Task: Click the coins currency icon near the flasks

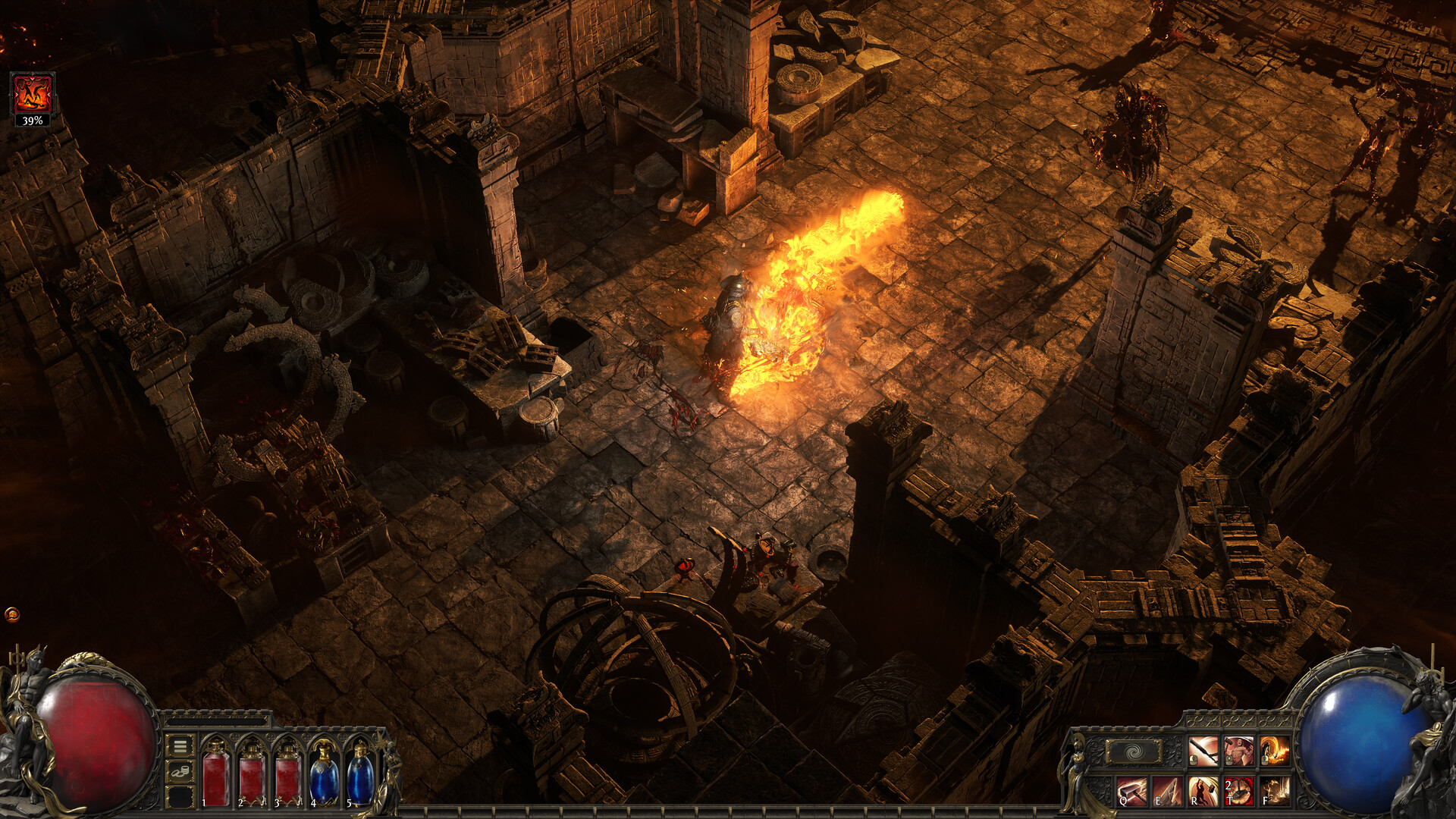Action: click(180, 772)
